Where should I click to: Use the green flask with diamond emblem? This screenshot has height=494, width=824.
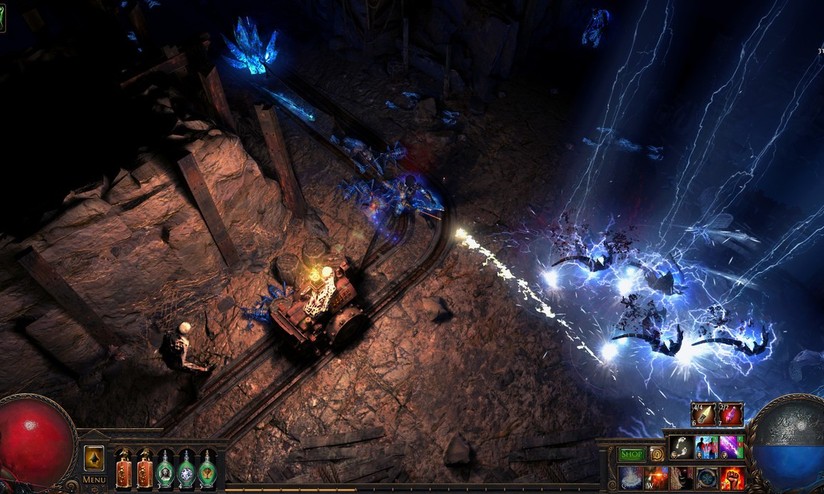pyautogui.click(x=186, y=469)
